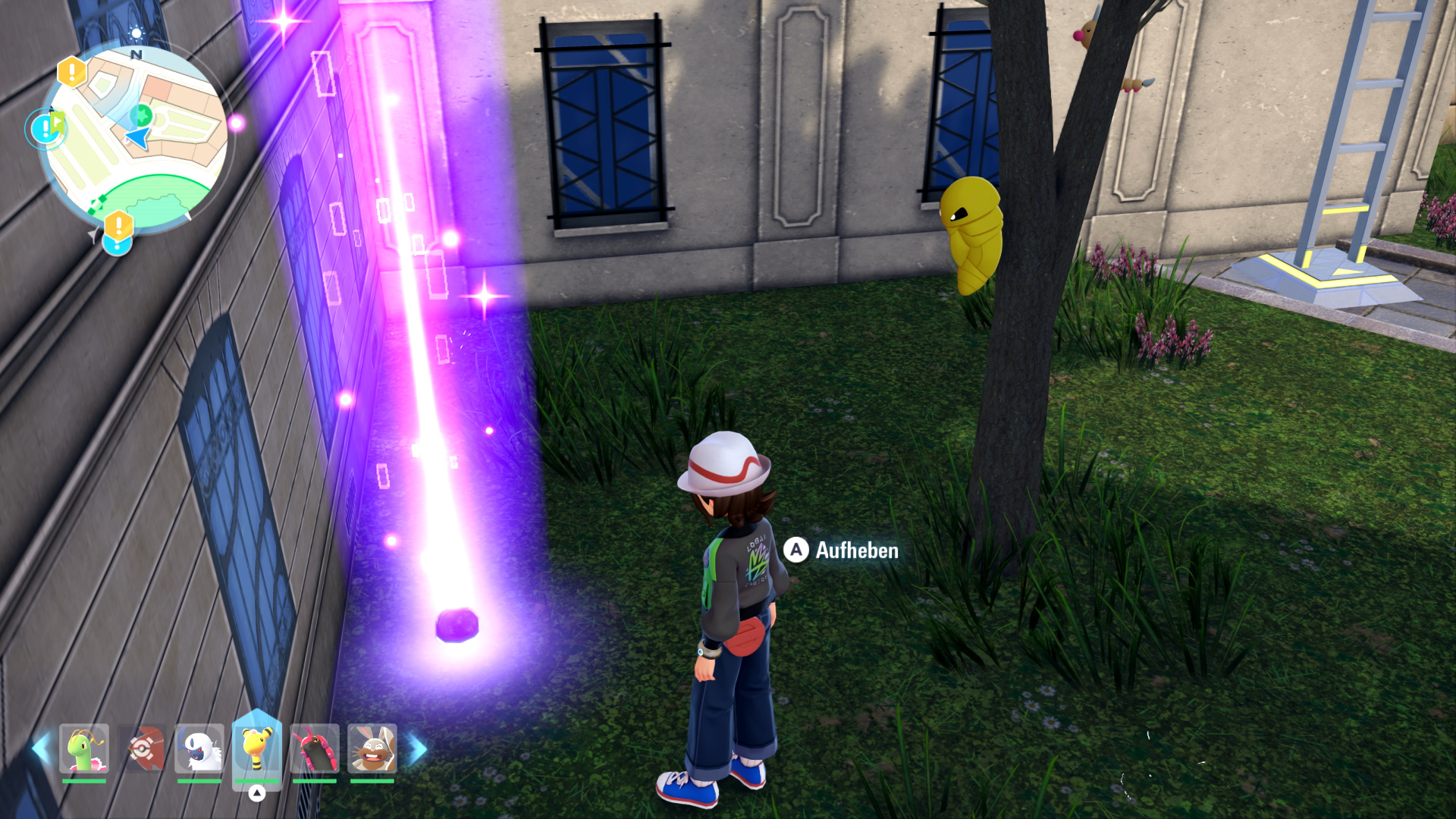Select the Meganium party slot
Screen dimensions: 1456x819
click(x=84, y=748)
